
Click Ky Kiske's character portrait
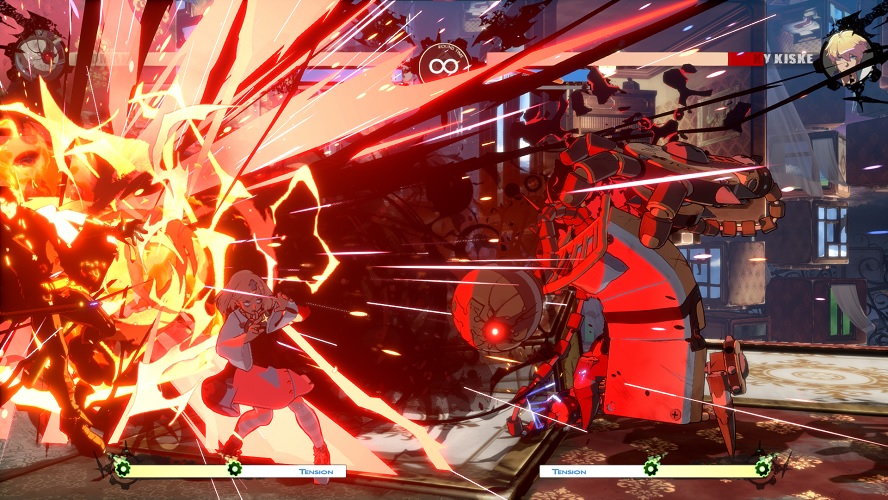(x=845, y=58)
